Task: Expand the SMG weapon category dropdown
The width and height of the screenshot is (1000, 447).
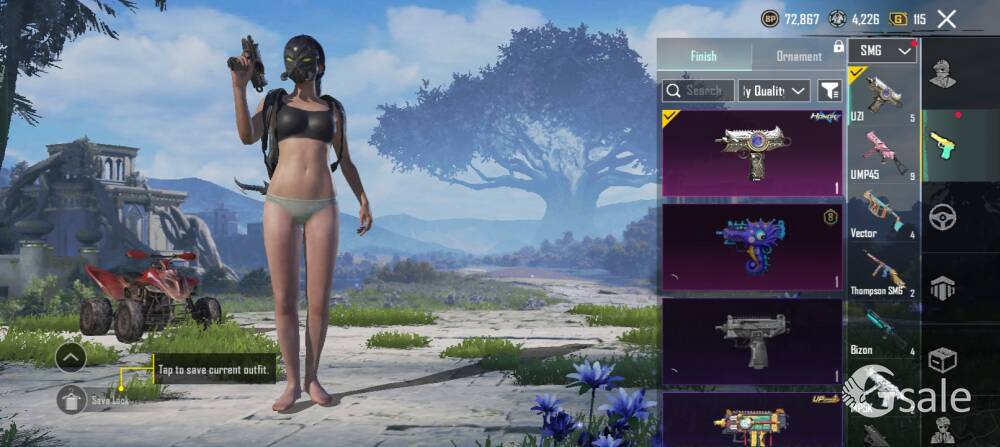Action: (882, 50)
